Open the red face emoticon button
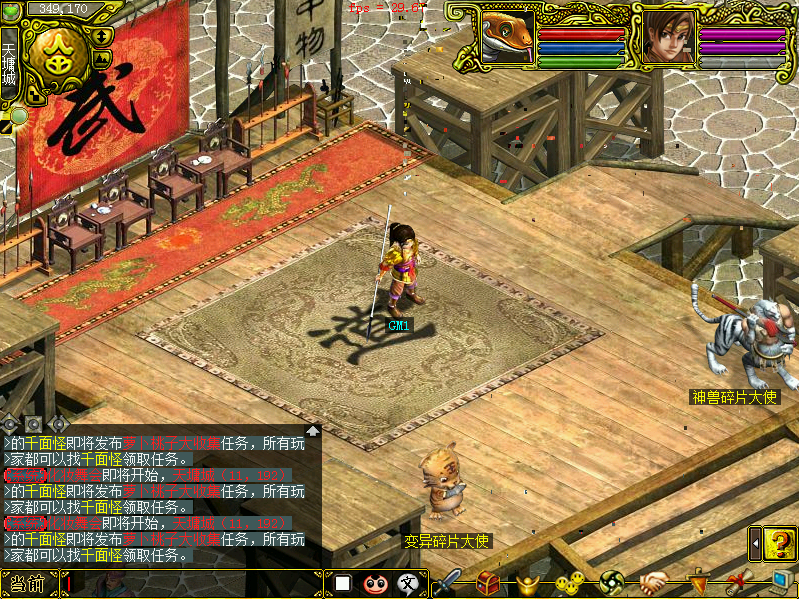 [x=375, y=583]
